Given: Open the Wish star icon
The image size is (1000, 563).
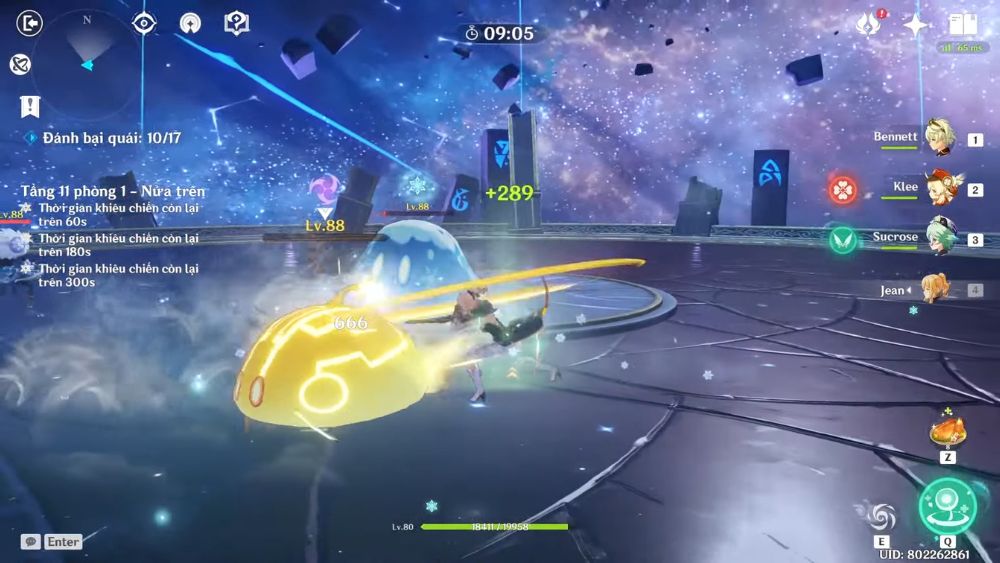Looking at the screenshot, I should click(x=915, y=25).
